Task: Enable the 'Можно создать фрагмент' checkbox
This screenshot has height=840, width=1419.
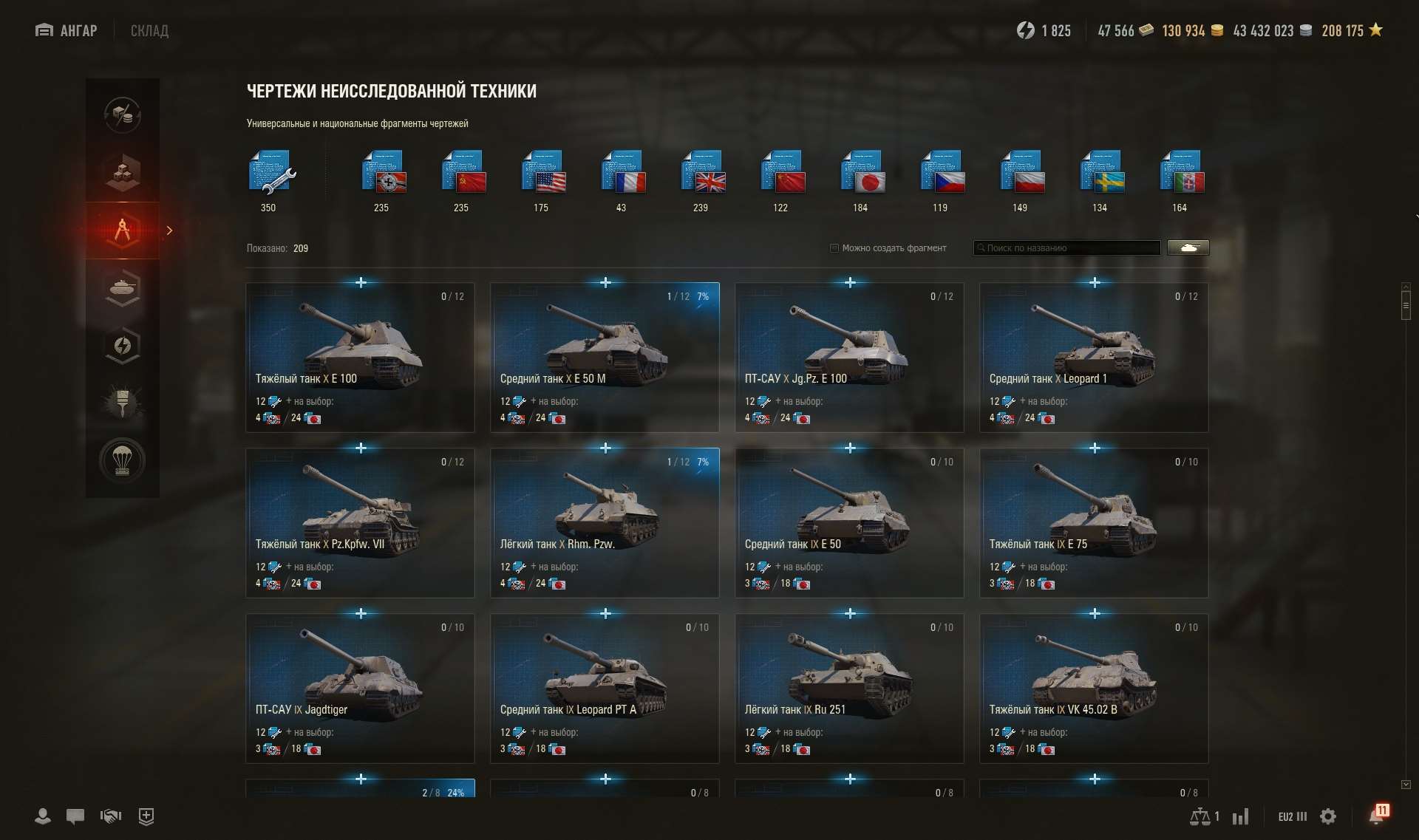Action: [834, 248]
